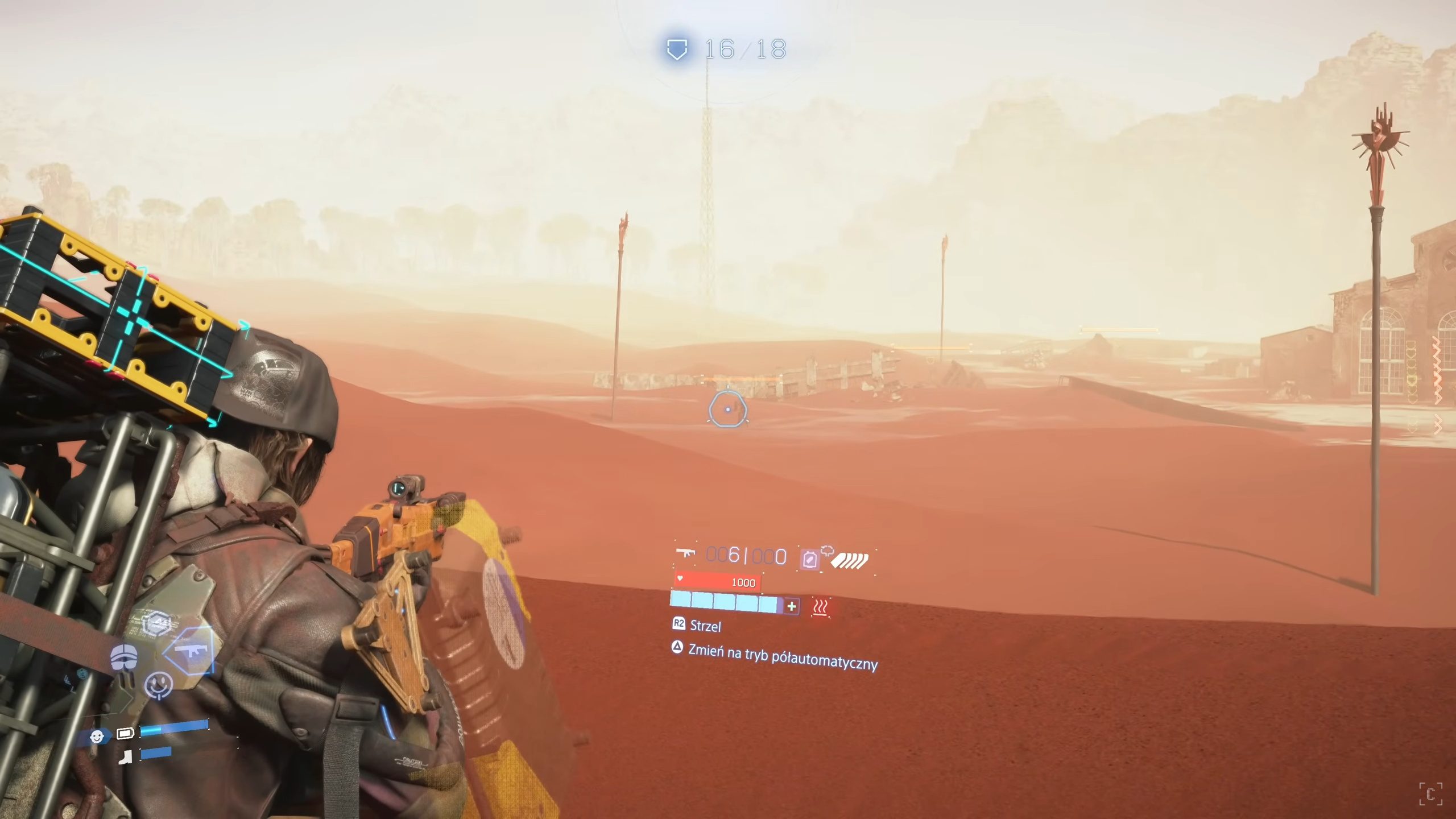Image resolution: width=1456 pixels, height=819 pixels.
Task: Click the blue shield objective icon
Action: 677,49
